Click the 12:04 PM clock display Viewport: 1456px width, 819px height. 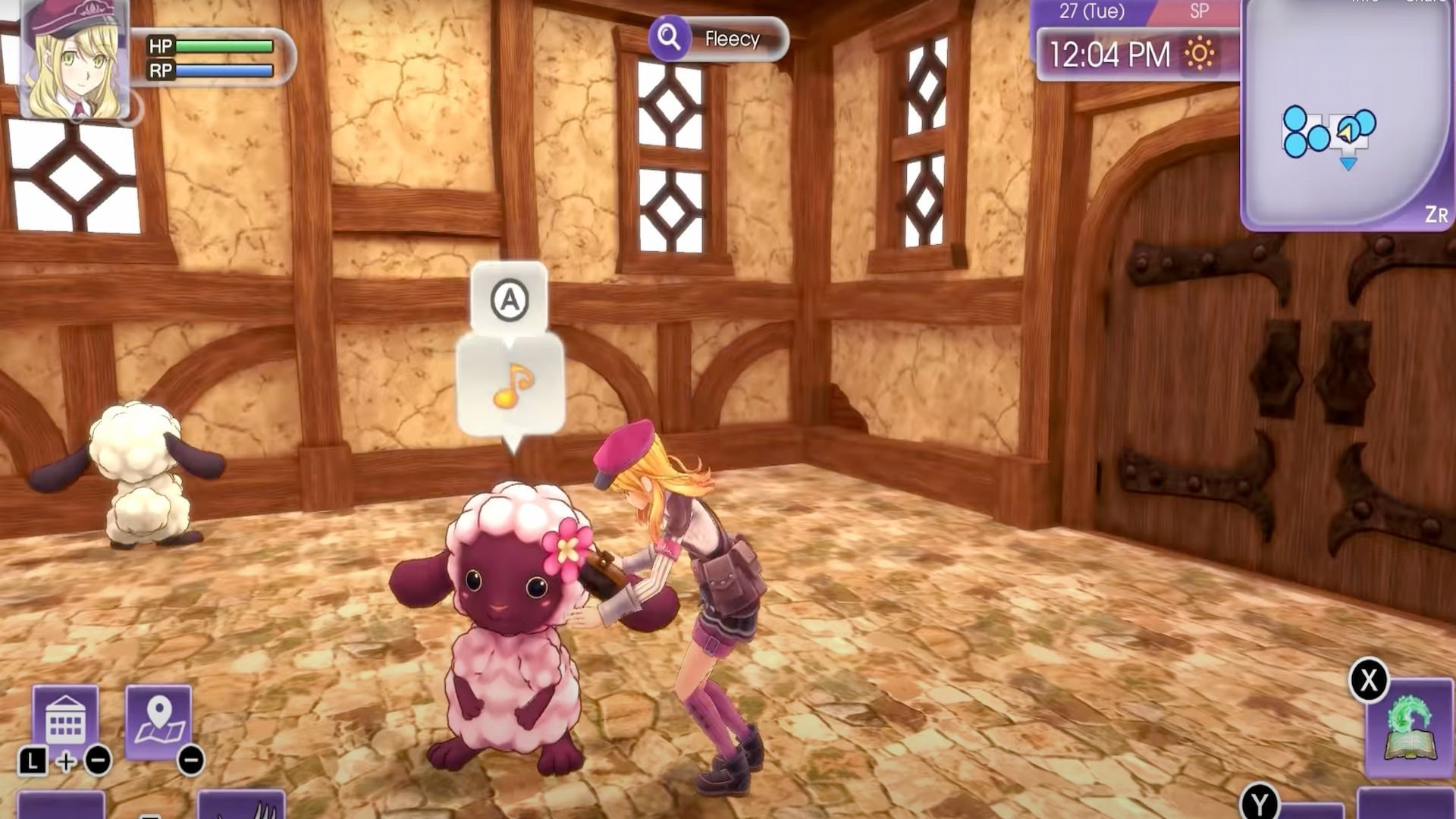pos(1113,52)
